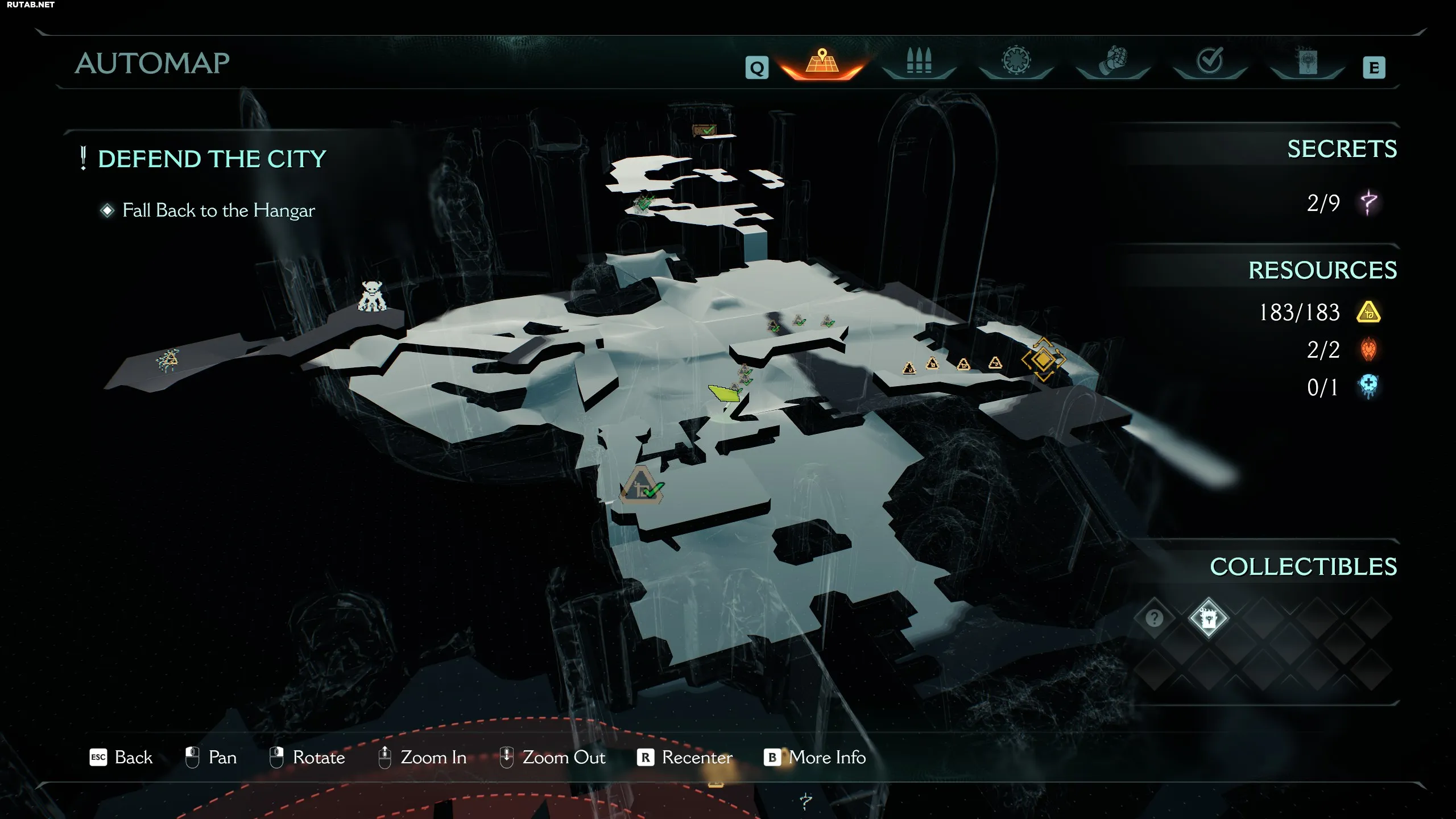The width and height of the screenshot is (1456, 819).
Task: Choose the found collectible toy diamond
Action: pyautogui.click(x=1208, y=618)
